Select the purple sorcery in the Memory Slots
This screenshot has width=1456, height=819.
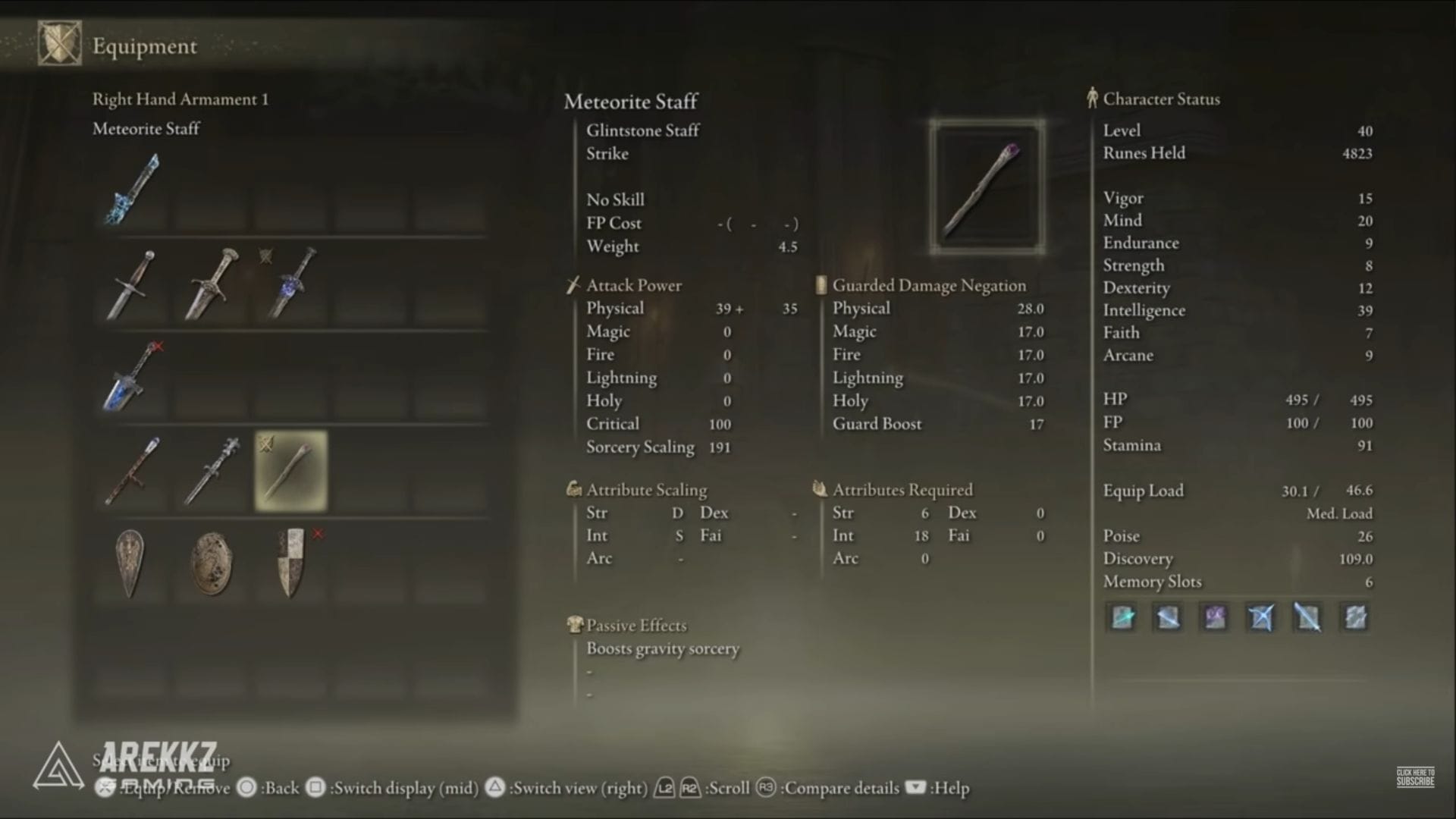click(x=1213, y=617)
